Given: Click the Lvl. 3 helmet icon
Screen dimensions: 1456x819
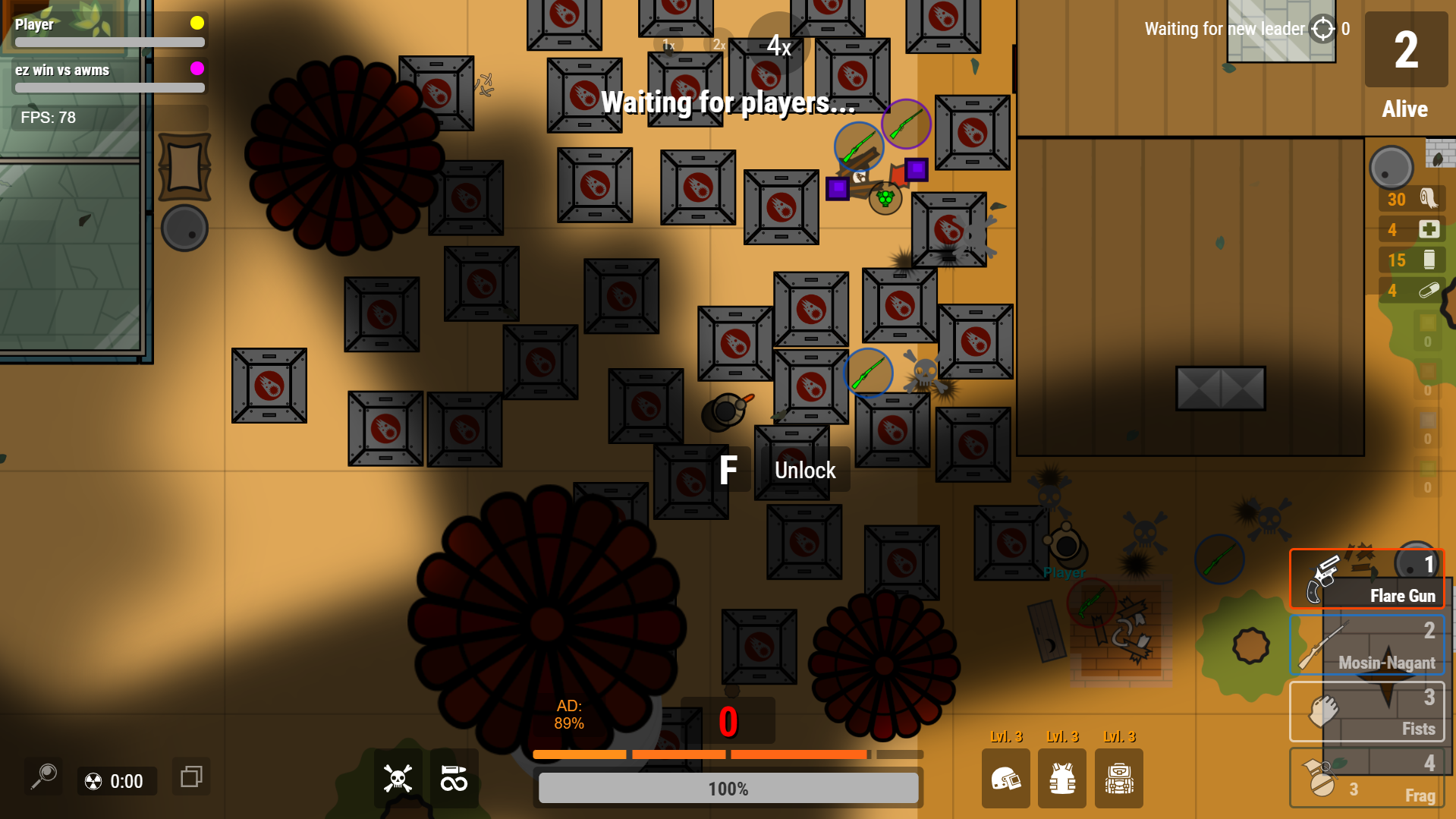Looking at the screenshot, I should pyautogui.click(x=1006, y=778).
